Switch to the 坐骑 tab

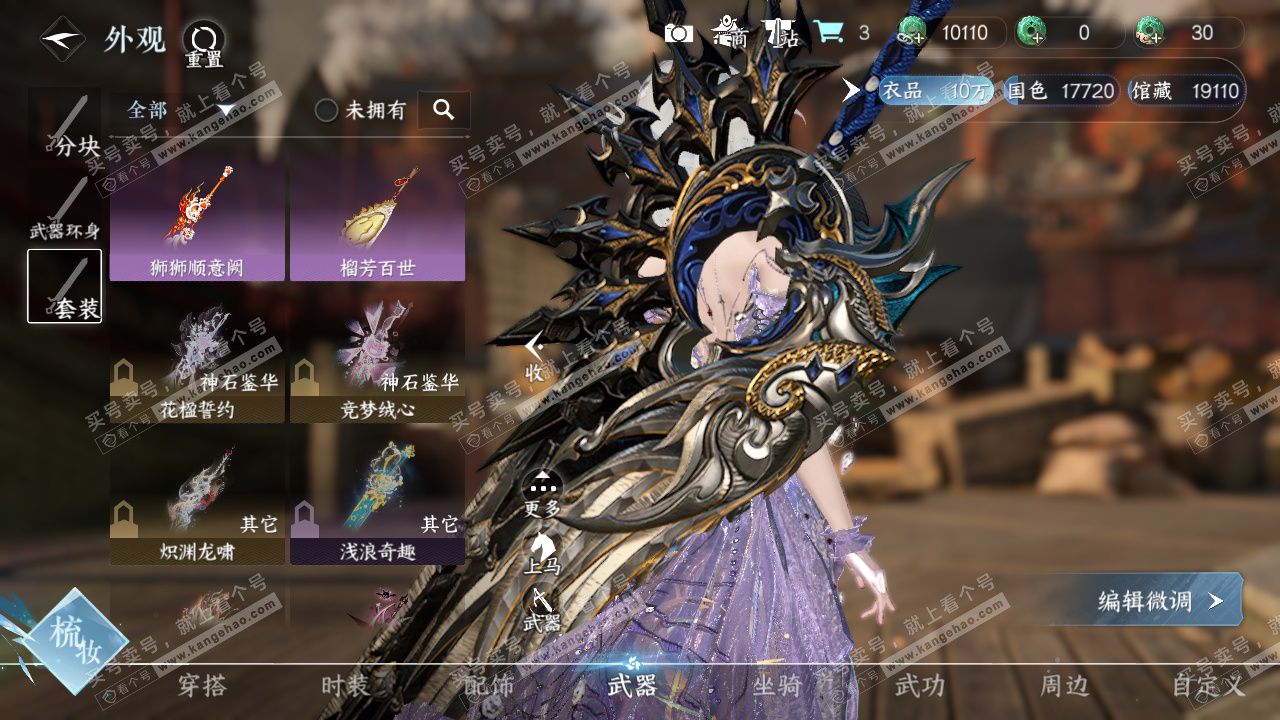click(x=777, y=686)
